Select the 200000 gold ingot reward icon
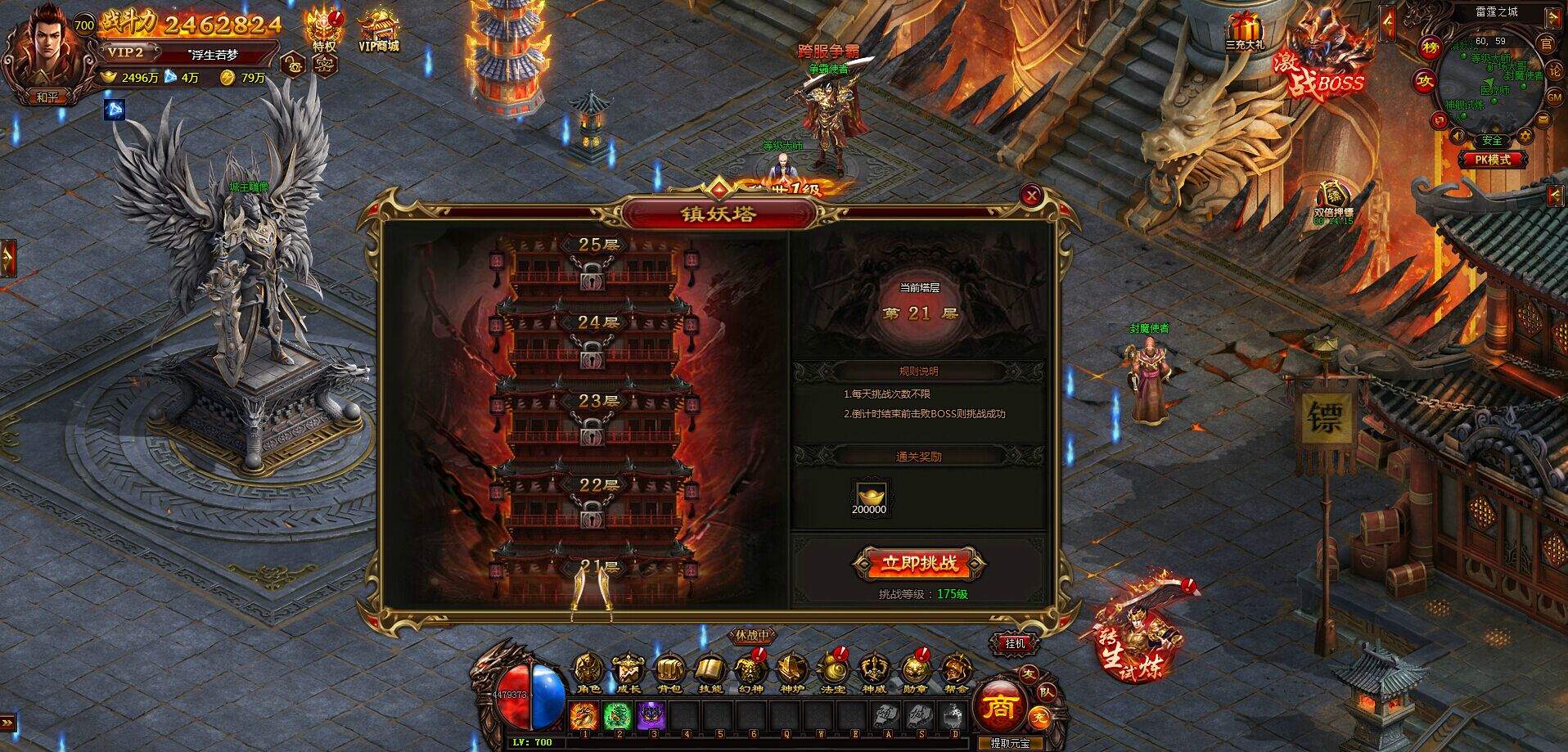Viewport: 1568px width, 752px height. click(869, 497)
